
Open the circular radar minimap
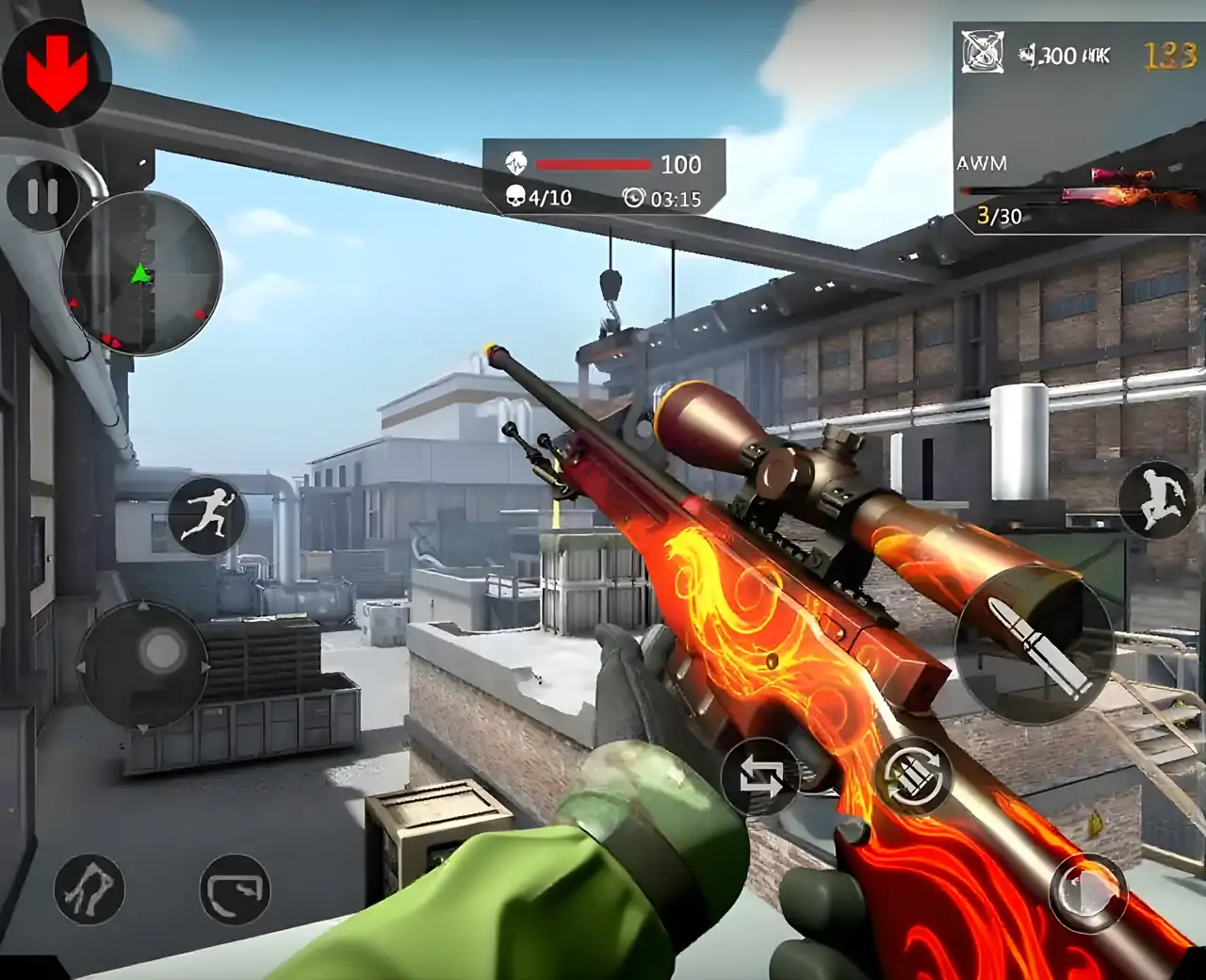click(141, 273)
